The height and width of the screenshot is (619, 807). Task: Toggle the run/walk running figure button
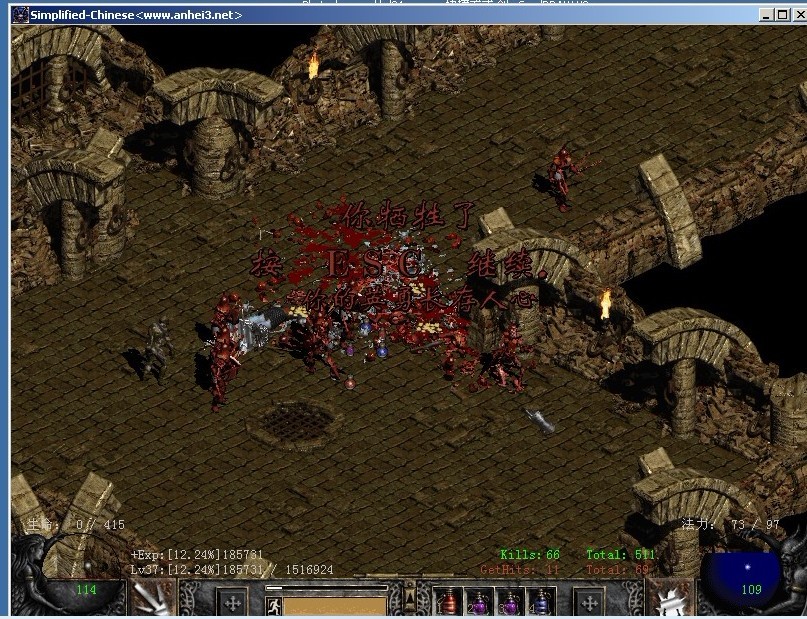coord(272,604)
